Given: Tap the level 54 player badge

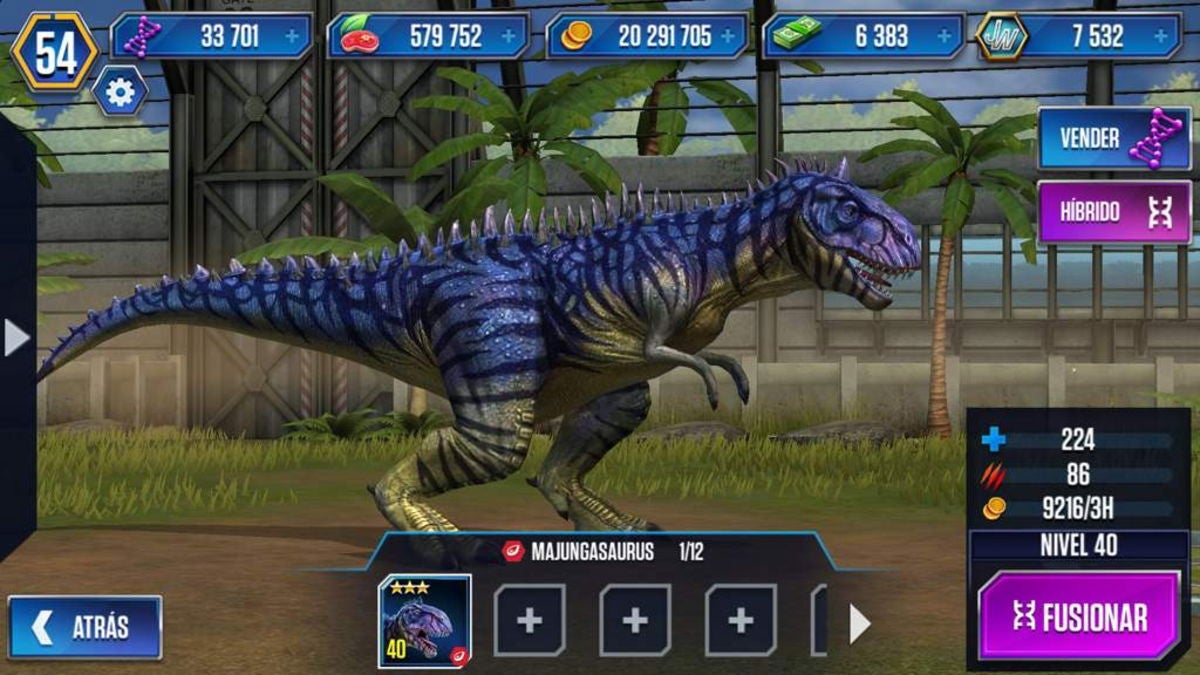Looking at the screenshot, I should 55,52.
